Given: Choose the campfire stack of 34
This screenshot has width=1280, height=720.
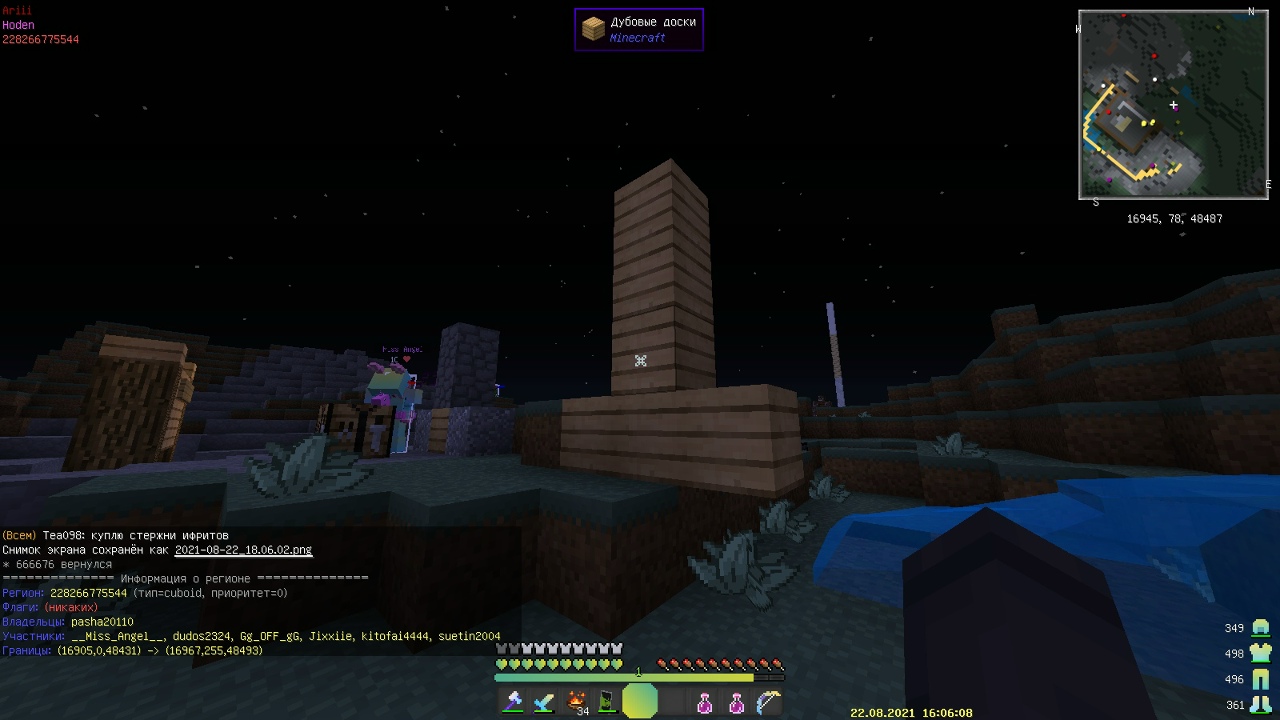Looking at the screenshot, I should 576,702.
